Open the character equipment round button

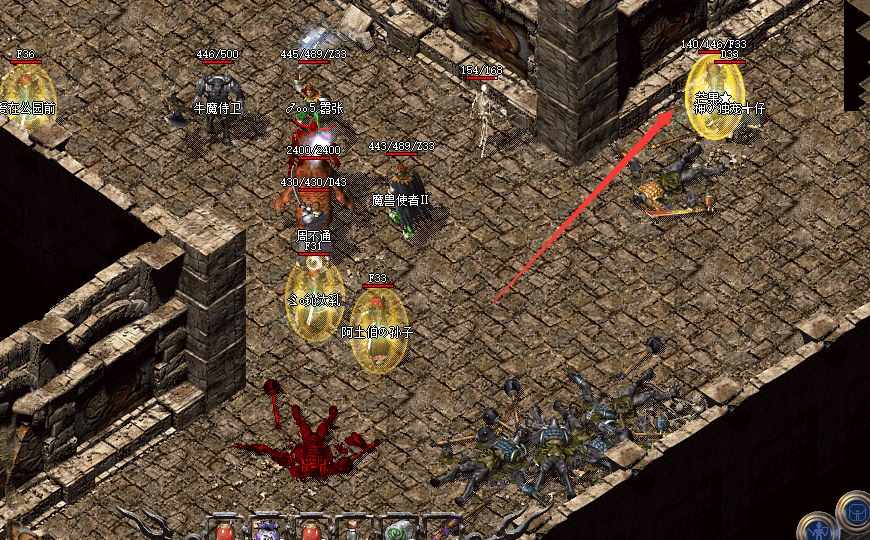coord(818,527)
